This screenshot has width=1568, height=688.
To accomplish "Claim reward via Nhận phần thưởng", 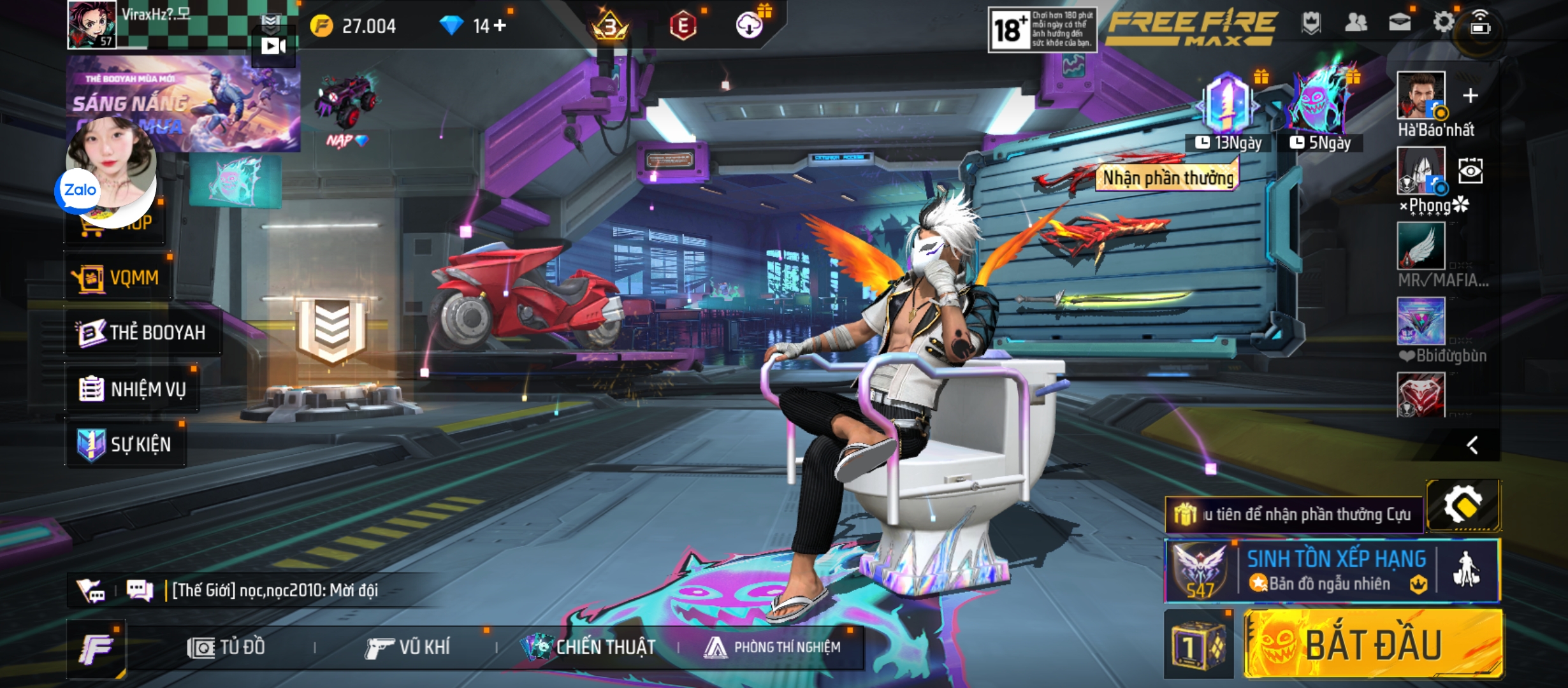I will coord(1168,178).
